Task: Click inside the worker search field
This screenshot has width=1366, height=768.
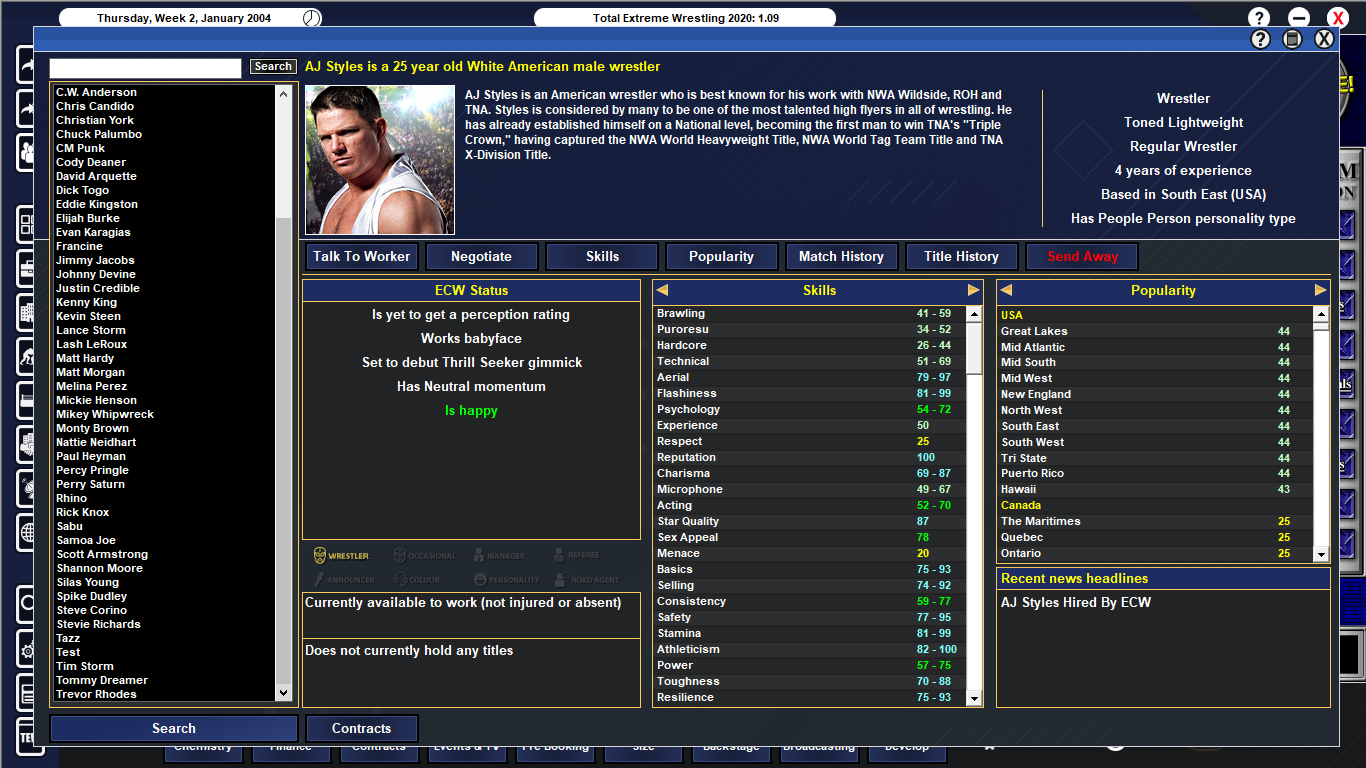Action: [144, 67]
